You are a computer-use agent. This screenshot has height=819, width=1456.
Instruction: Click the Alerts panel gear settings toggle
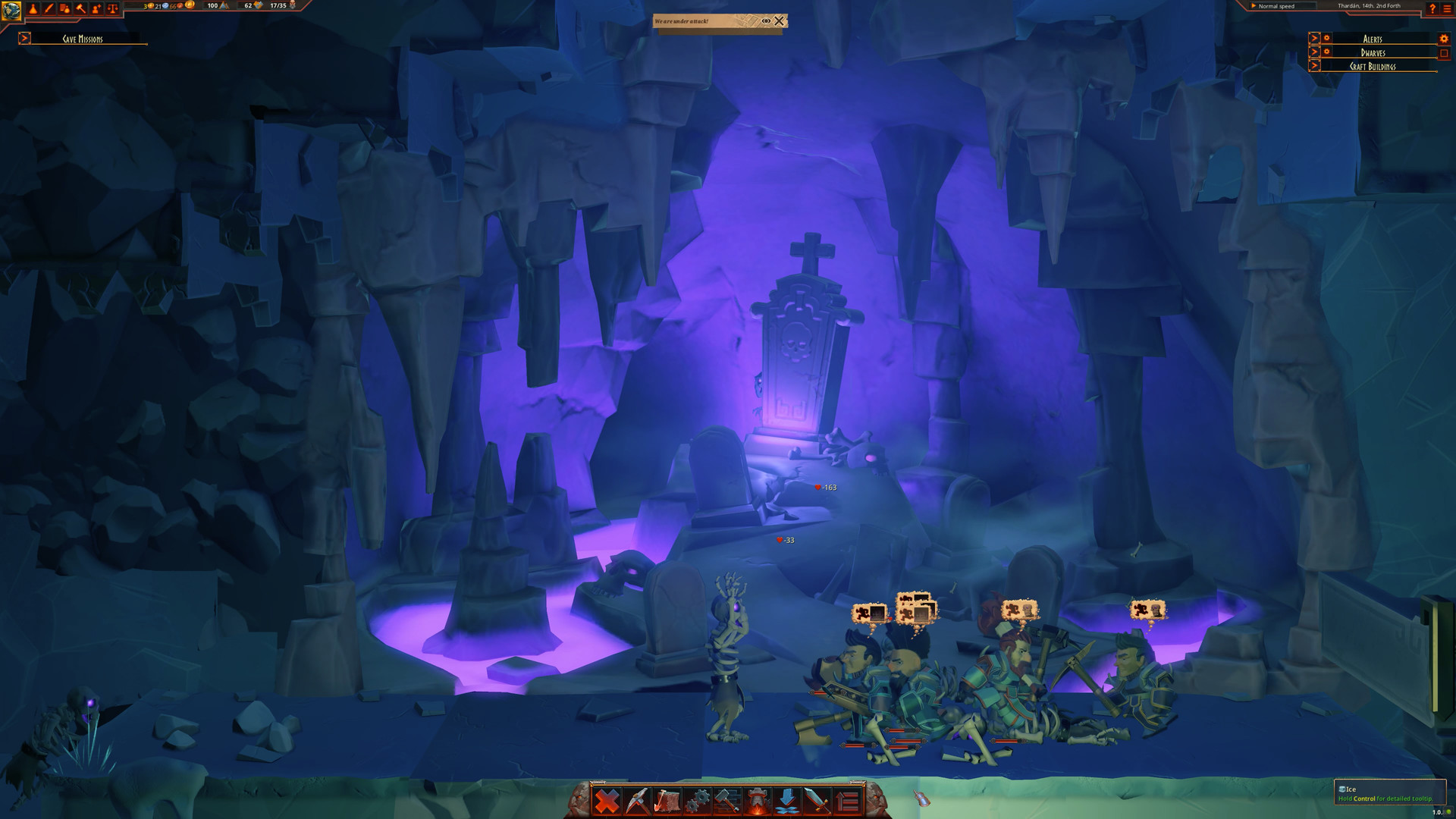click(x=1440, y=39)
